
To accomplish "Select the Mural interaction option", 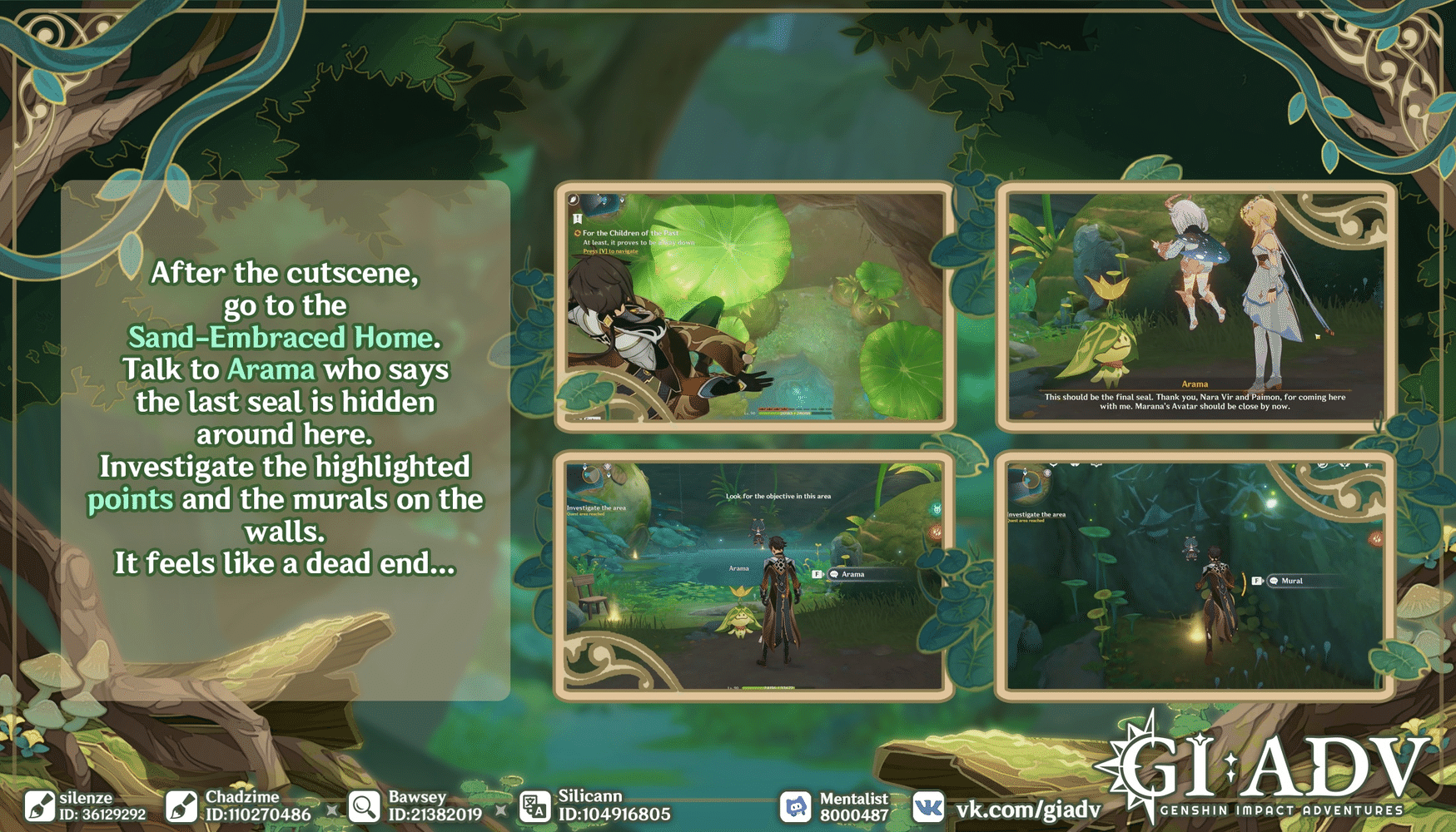I will click(1292, 581).
